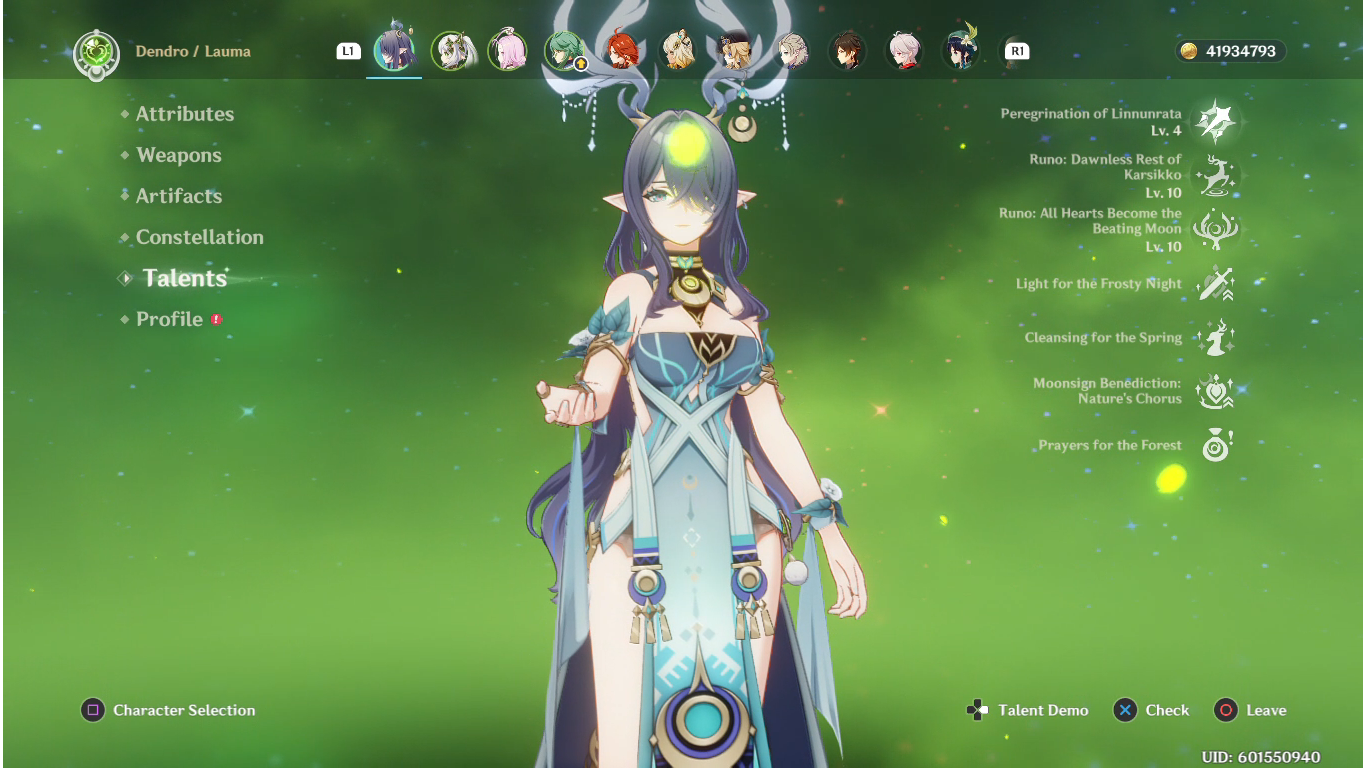This screenshot has height=768, width=1366.
Task: Choose the green-haired character with upgrade arrow
Action: tap(565, 51)
